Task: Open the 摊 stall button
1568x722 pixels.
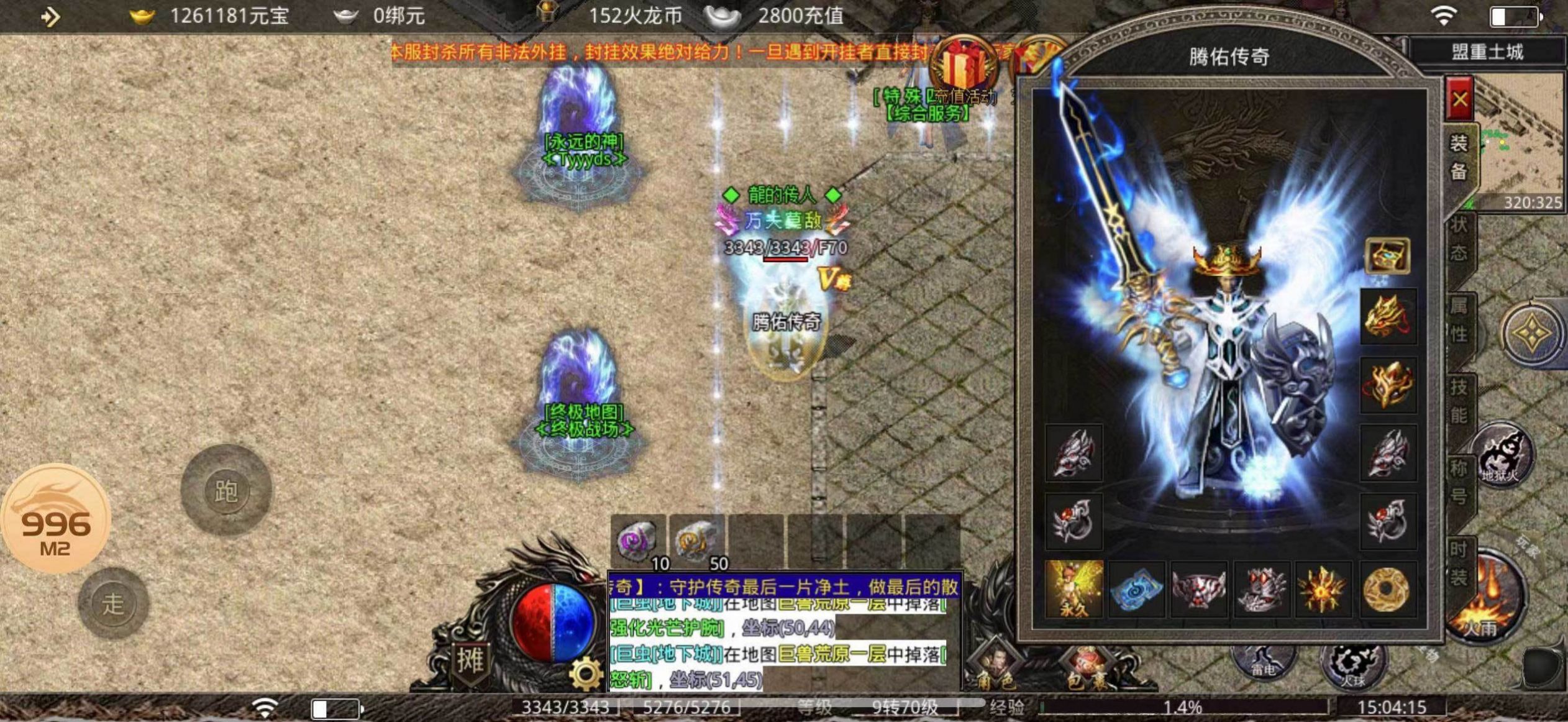Action: pos(470,660)
